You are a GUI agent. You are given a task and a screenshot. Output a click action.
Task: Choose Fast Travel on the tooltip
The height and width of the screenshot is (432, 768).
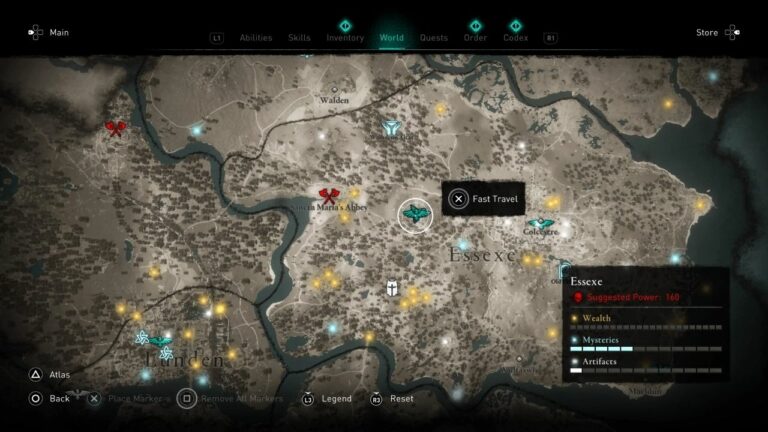click(x=484, y=199)
